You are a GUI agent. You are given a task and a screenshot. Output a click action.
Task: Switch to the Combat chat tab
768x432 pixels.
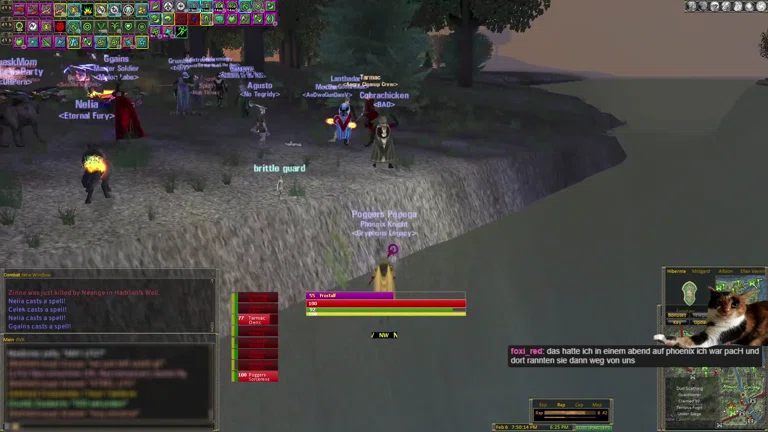(11, 274)
